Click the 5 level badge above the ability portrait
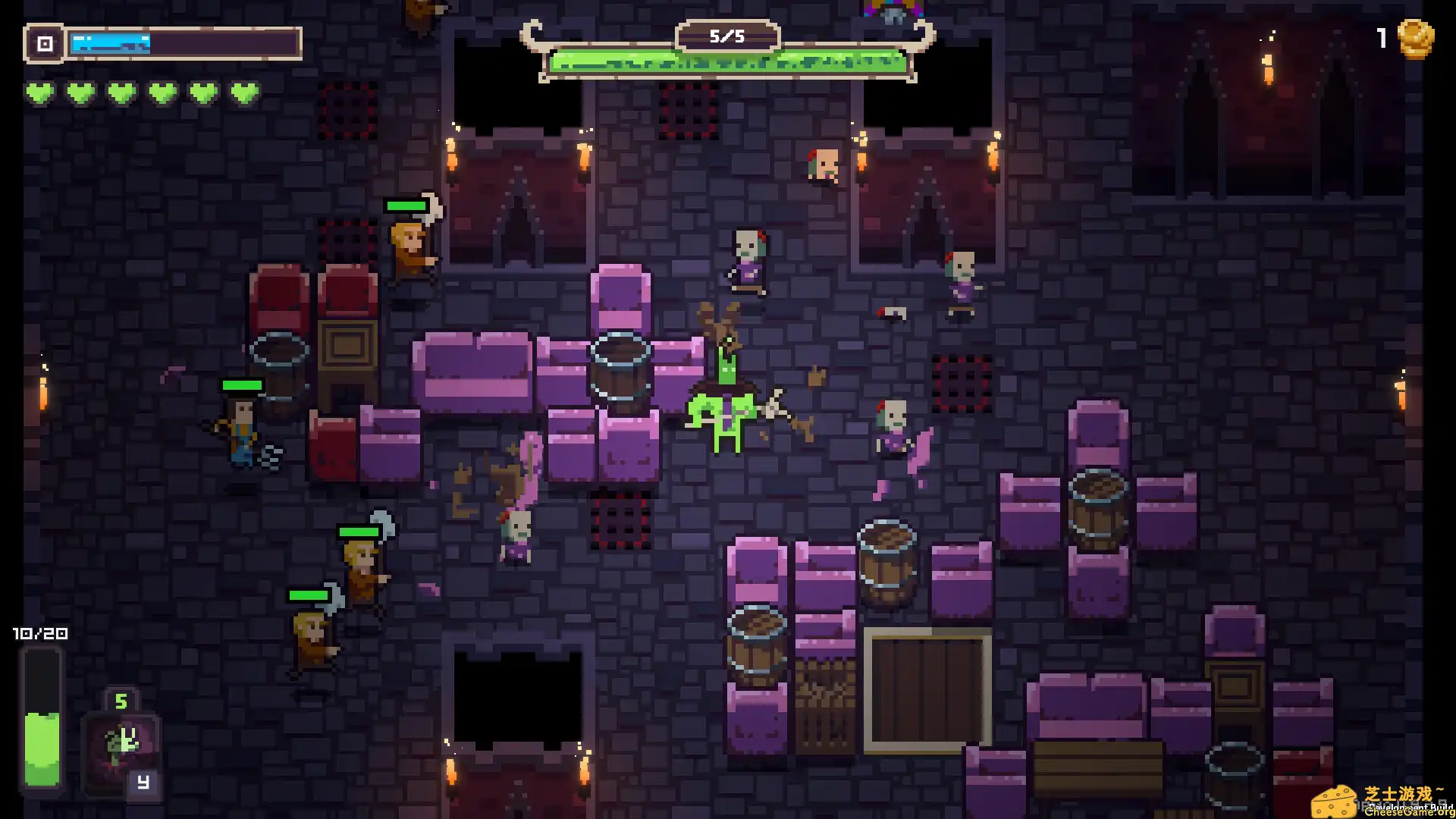This screenshot has height=819, width=1456. click(x=121, y=699)
